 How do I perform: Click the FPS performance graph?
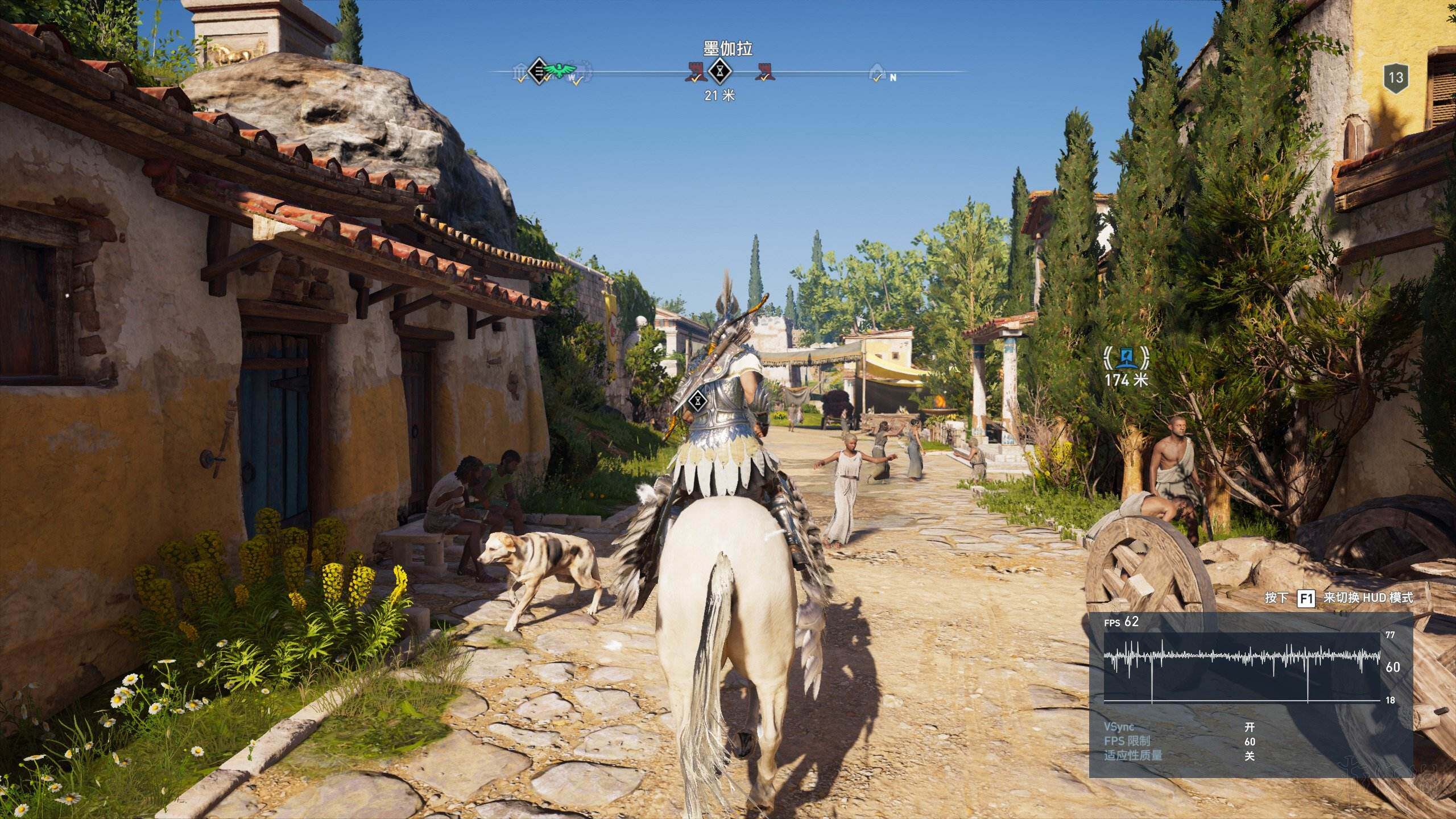tap(1242, 667)
